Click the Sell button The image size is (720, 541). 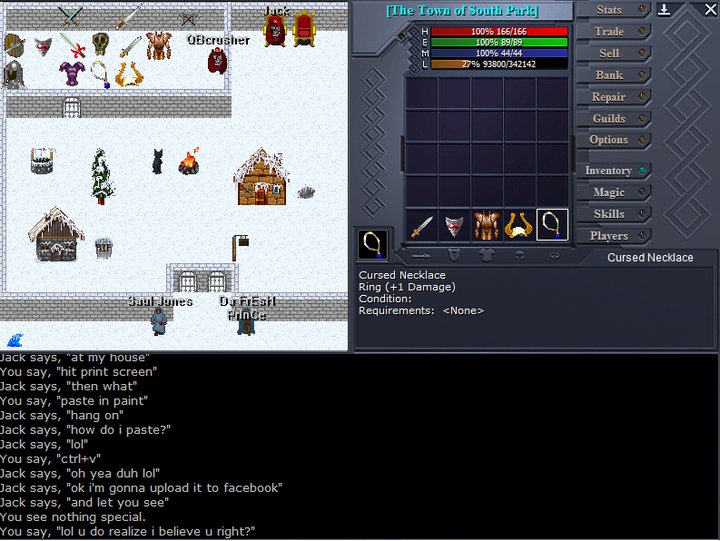point(609,53)
